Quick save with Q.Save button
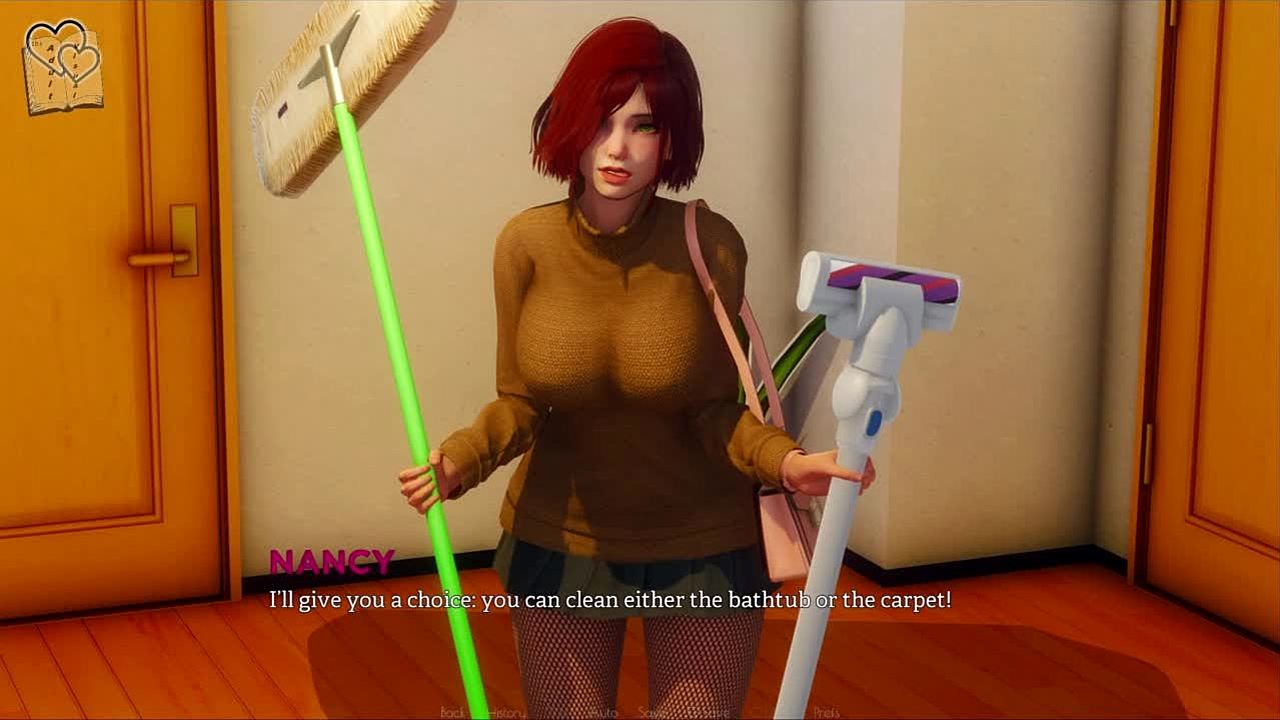 pyautogui.click(x=710, y=713)
